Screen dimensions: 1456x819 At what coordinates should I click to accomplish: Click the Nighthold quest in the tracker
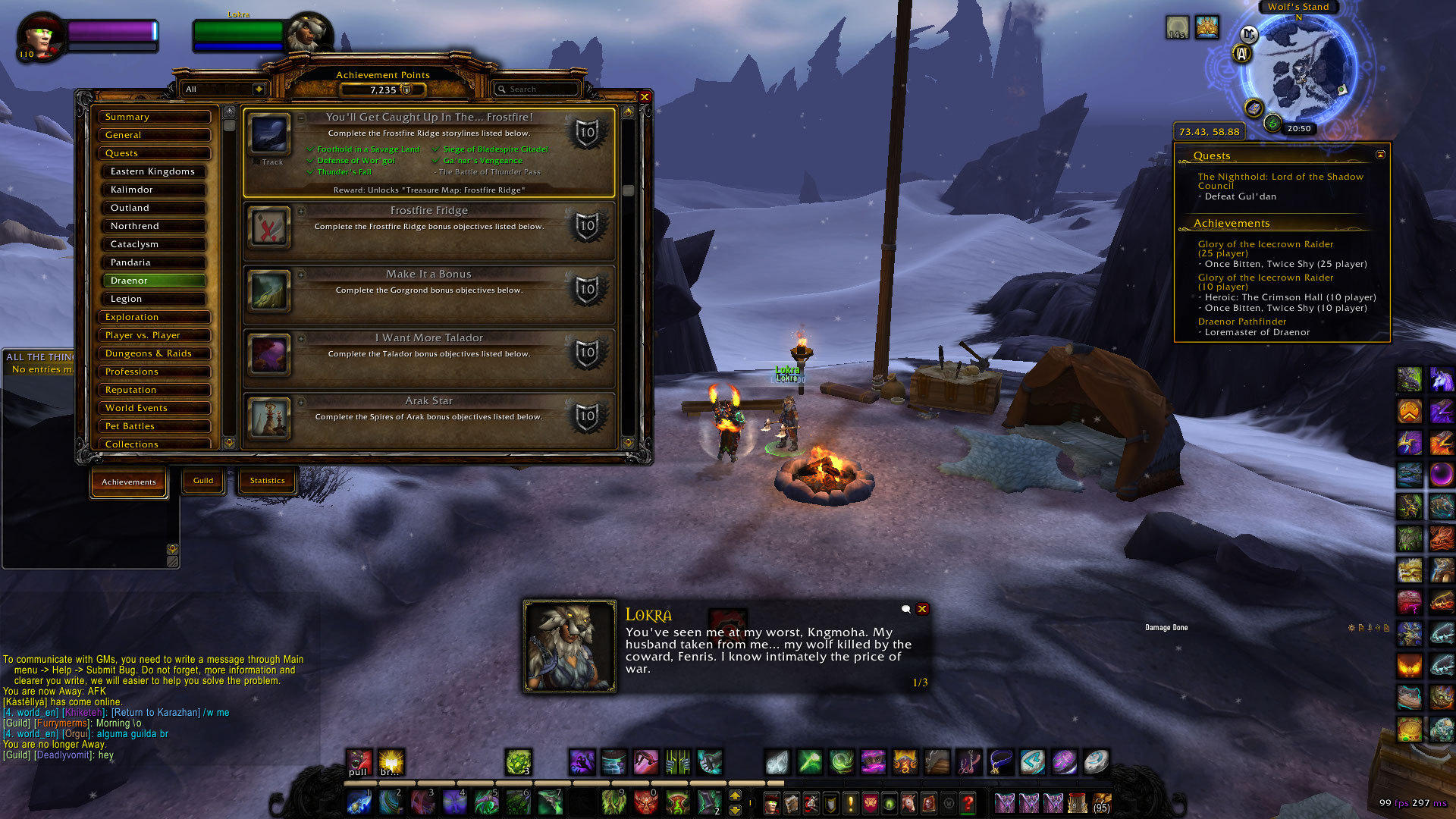click(x=1280, y=181)
